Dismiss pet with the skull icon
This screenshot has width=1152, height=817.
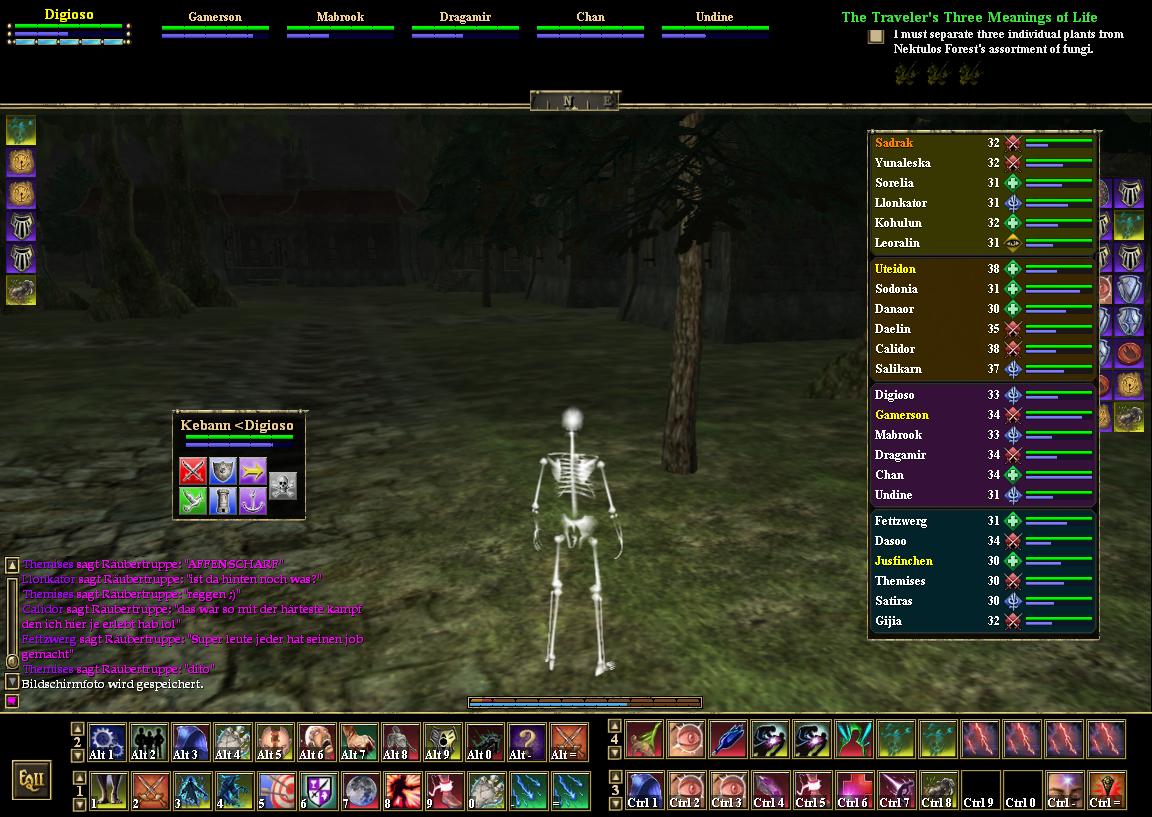[283, 486]
